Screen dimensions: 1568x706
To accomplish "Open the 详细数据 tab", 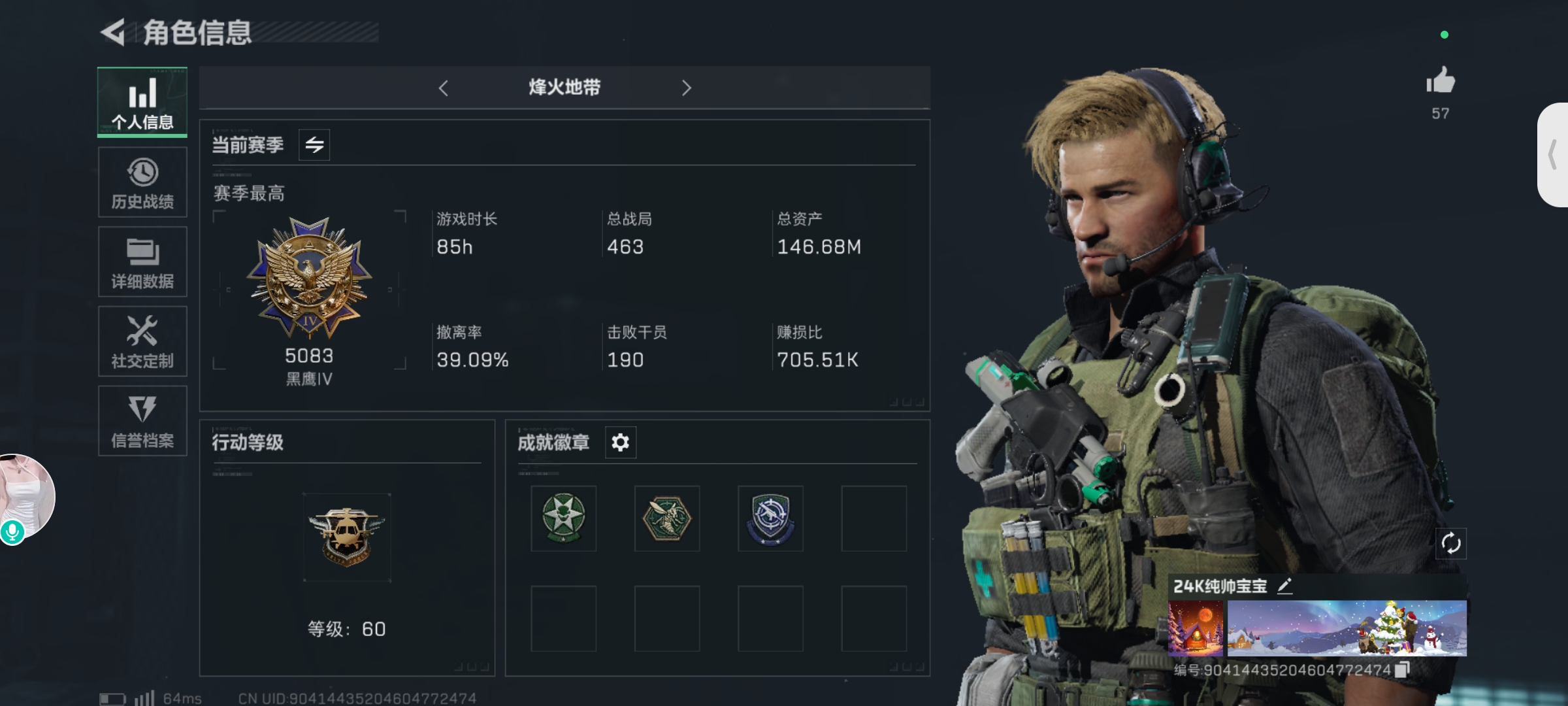I will pos(142,262).
